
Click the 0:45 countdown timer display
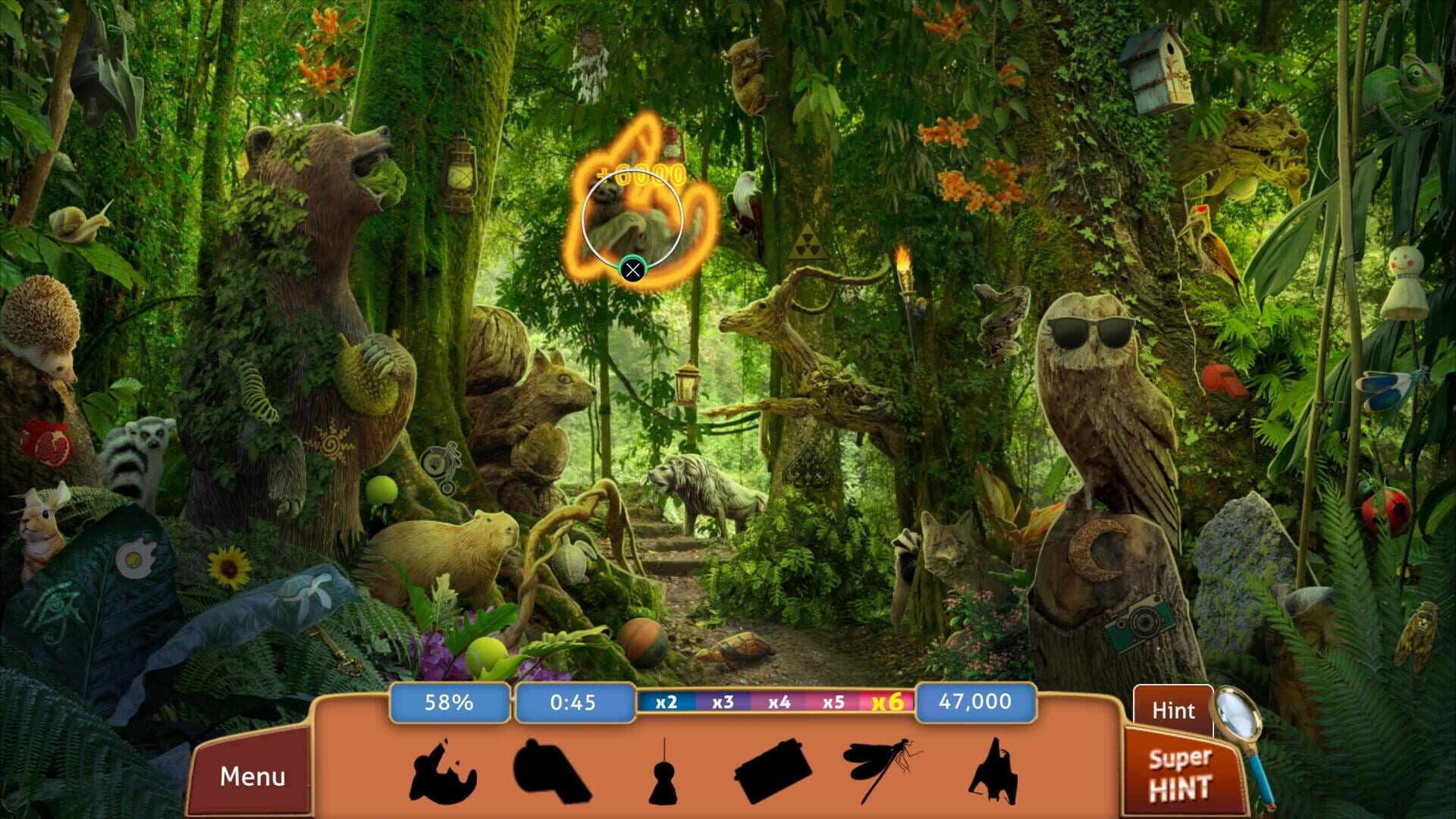(x=574, y=703)
